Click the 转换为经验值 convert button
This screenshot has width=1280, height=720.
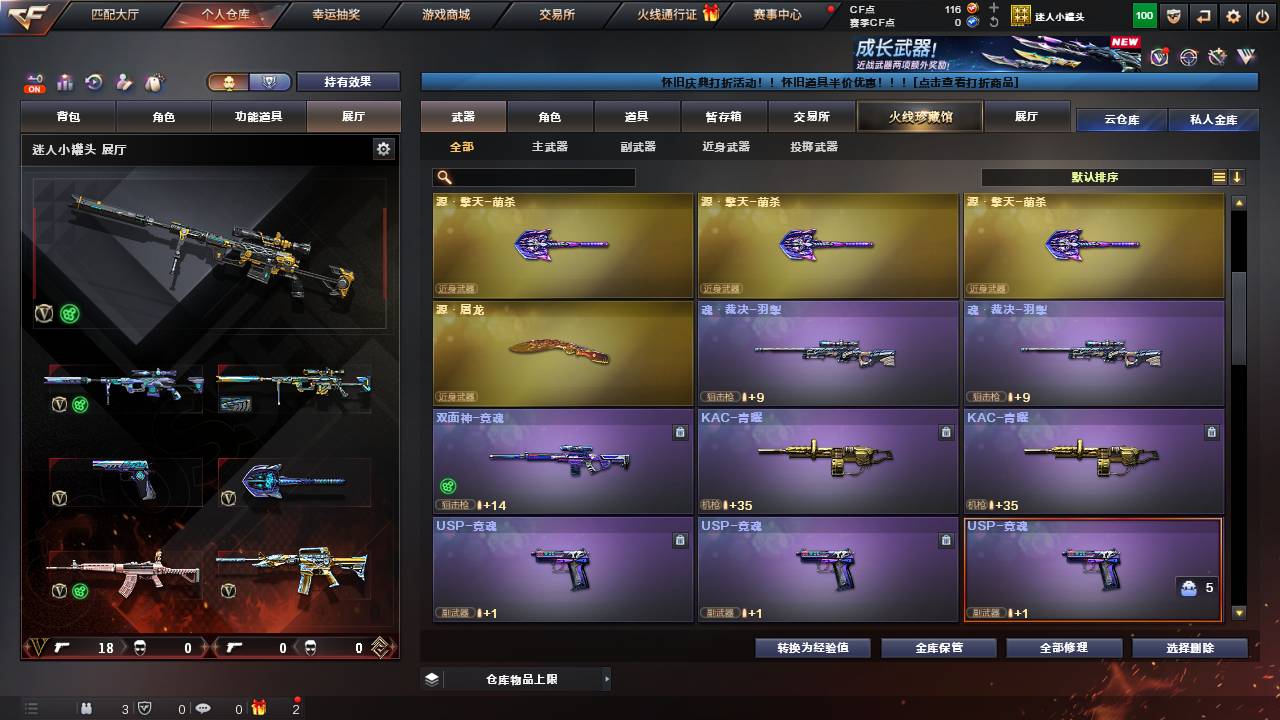814,647
